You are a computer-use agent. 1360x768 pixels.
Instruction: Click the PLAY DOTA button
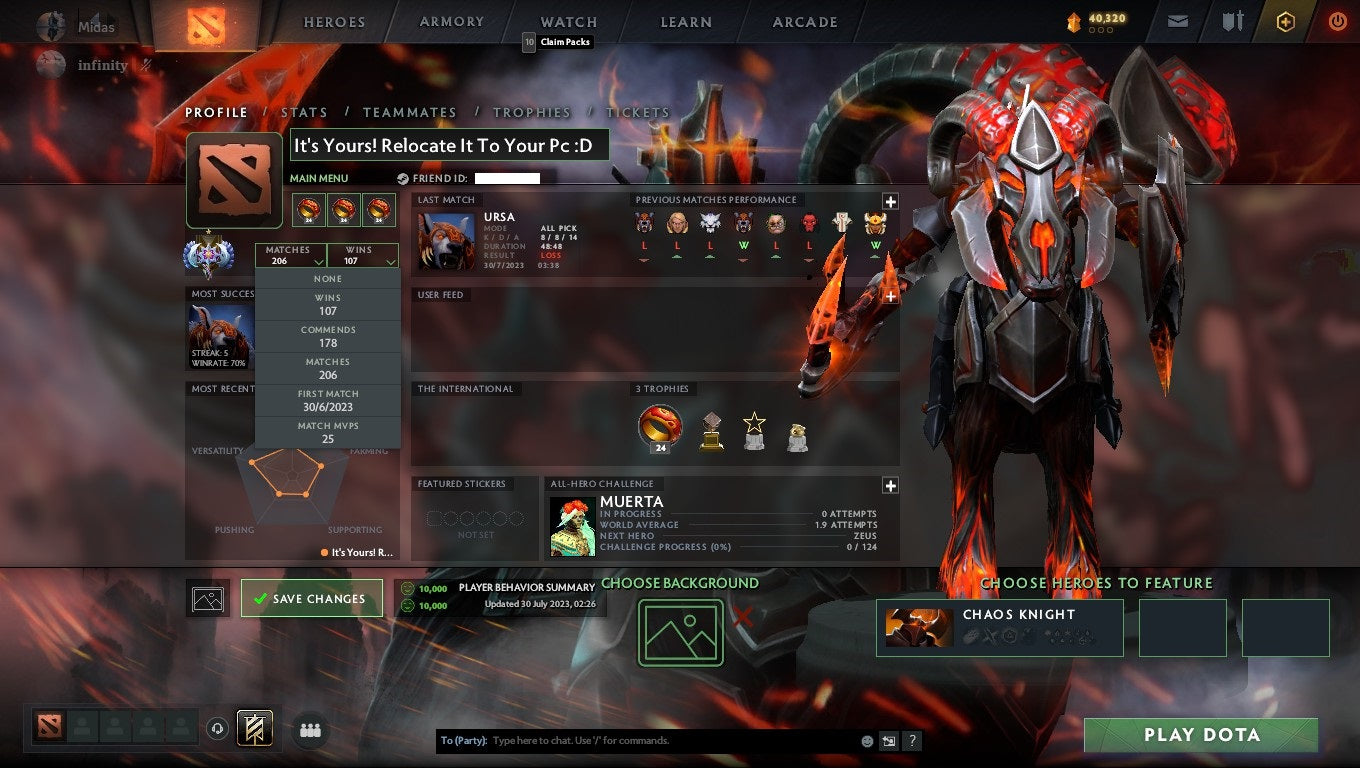1202,735
